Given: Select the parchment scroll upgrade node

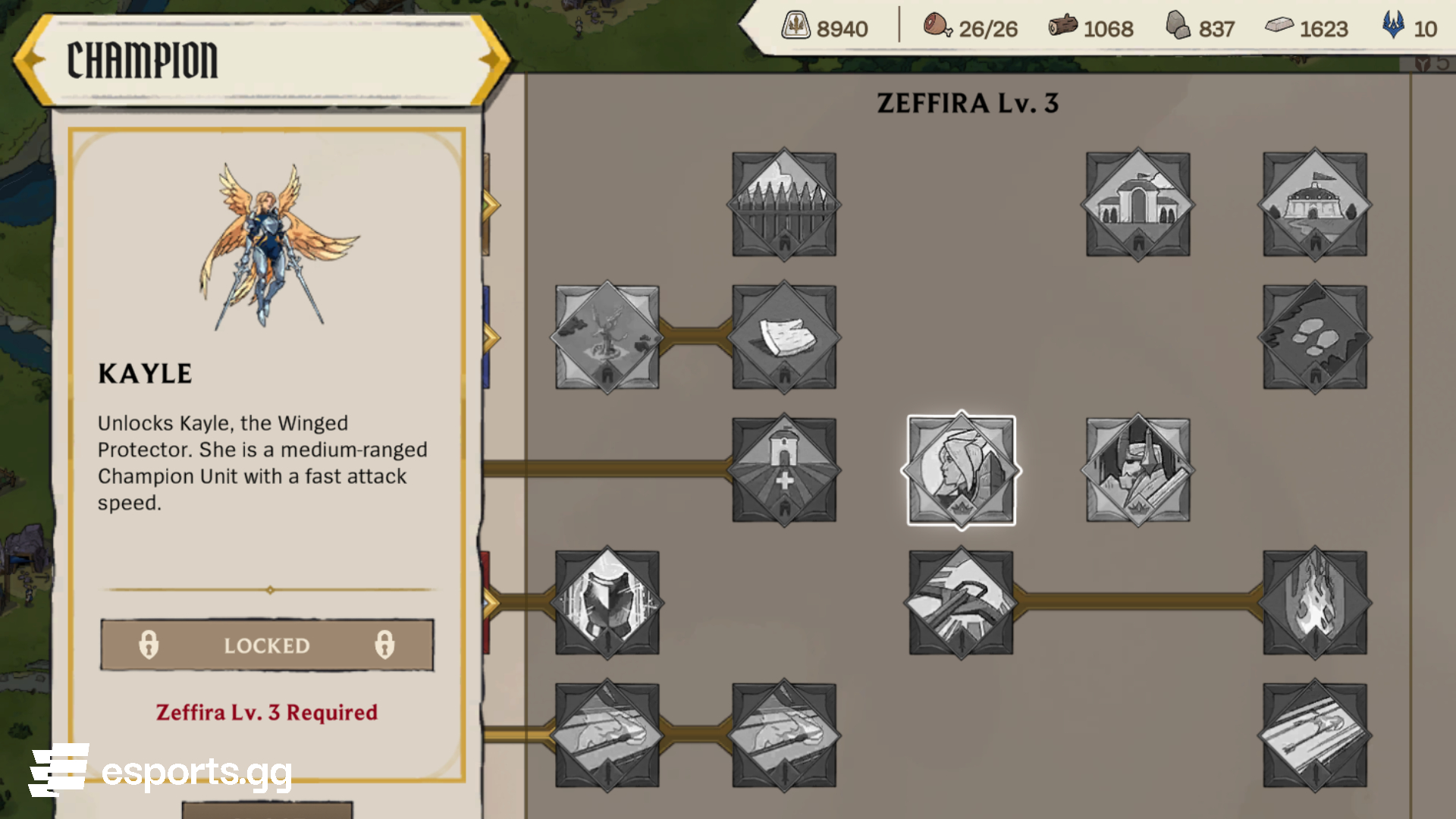Looking at the screenshot, I should pos(784,337).
